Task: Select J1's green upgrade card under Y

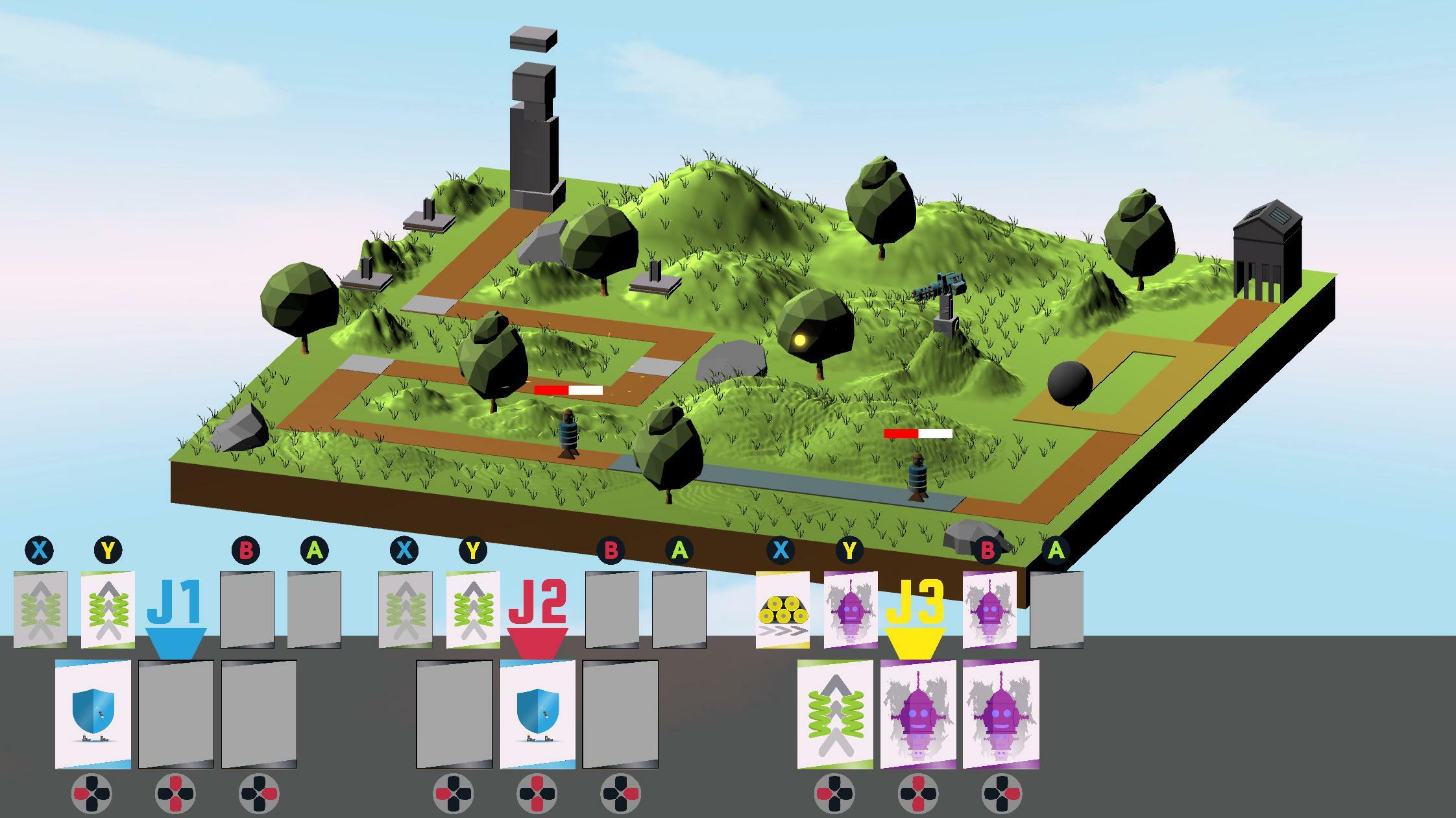Action: pos(107,610)
